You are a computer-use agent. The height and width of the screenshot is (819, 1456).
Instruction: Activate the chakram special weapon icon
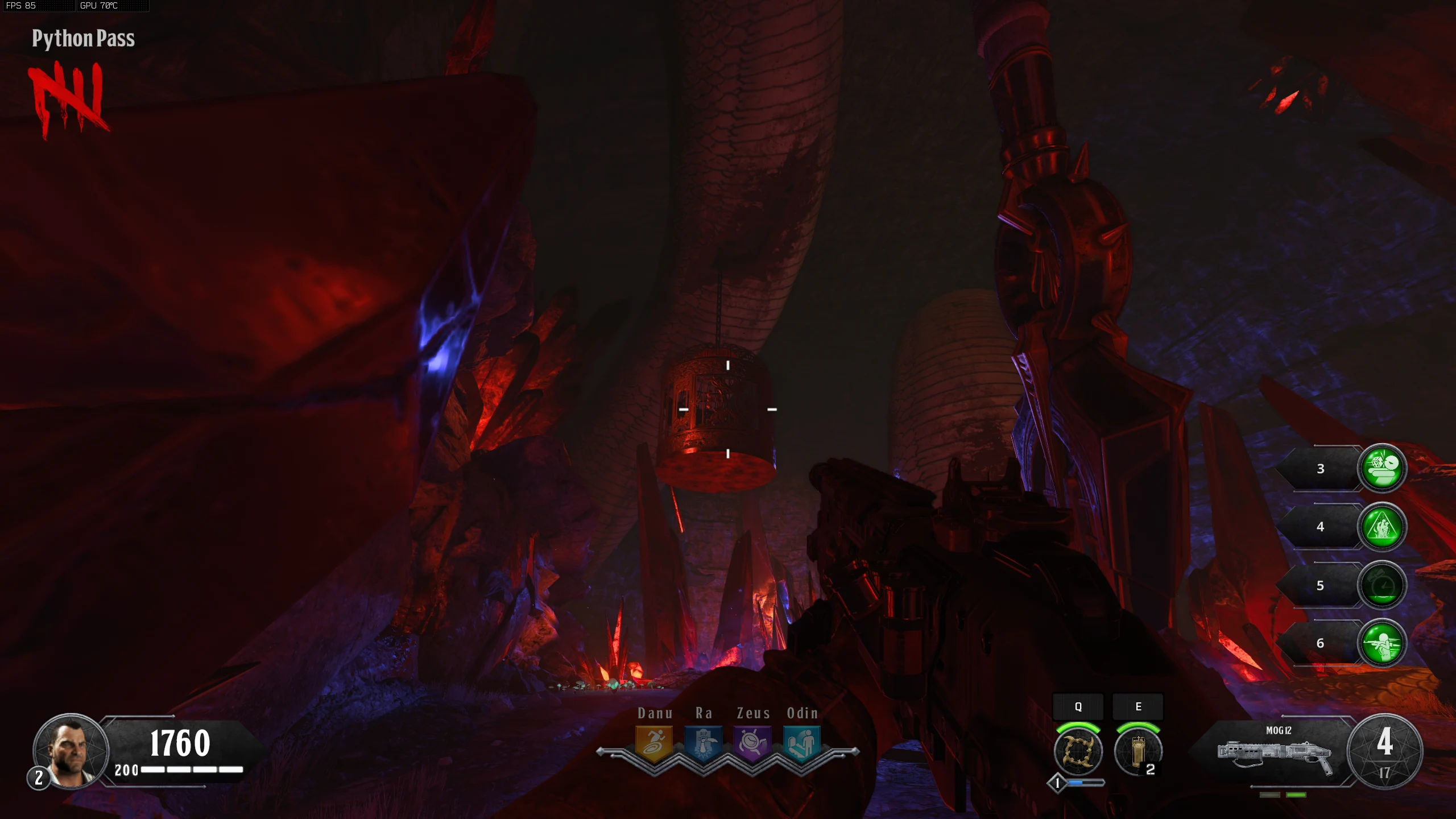click(x=1078, y=751)
